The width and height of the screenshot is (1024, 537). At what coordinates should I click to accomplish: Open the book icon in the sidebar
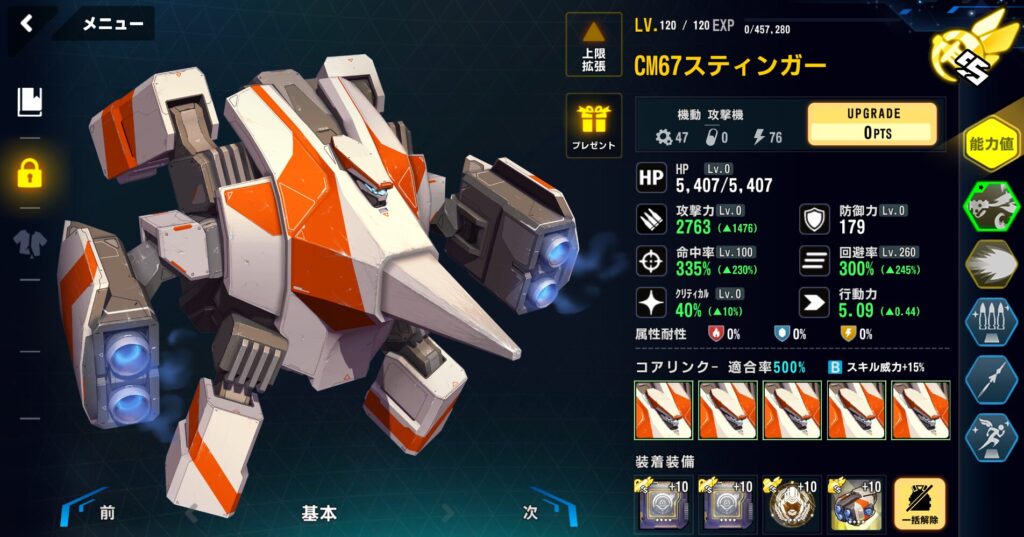30,102
